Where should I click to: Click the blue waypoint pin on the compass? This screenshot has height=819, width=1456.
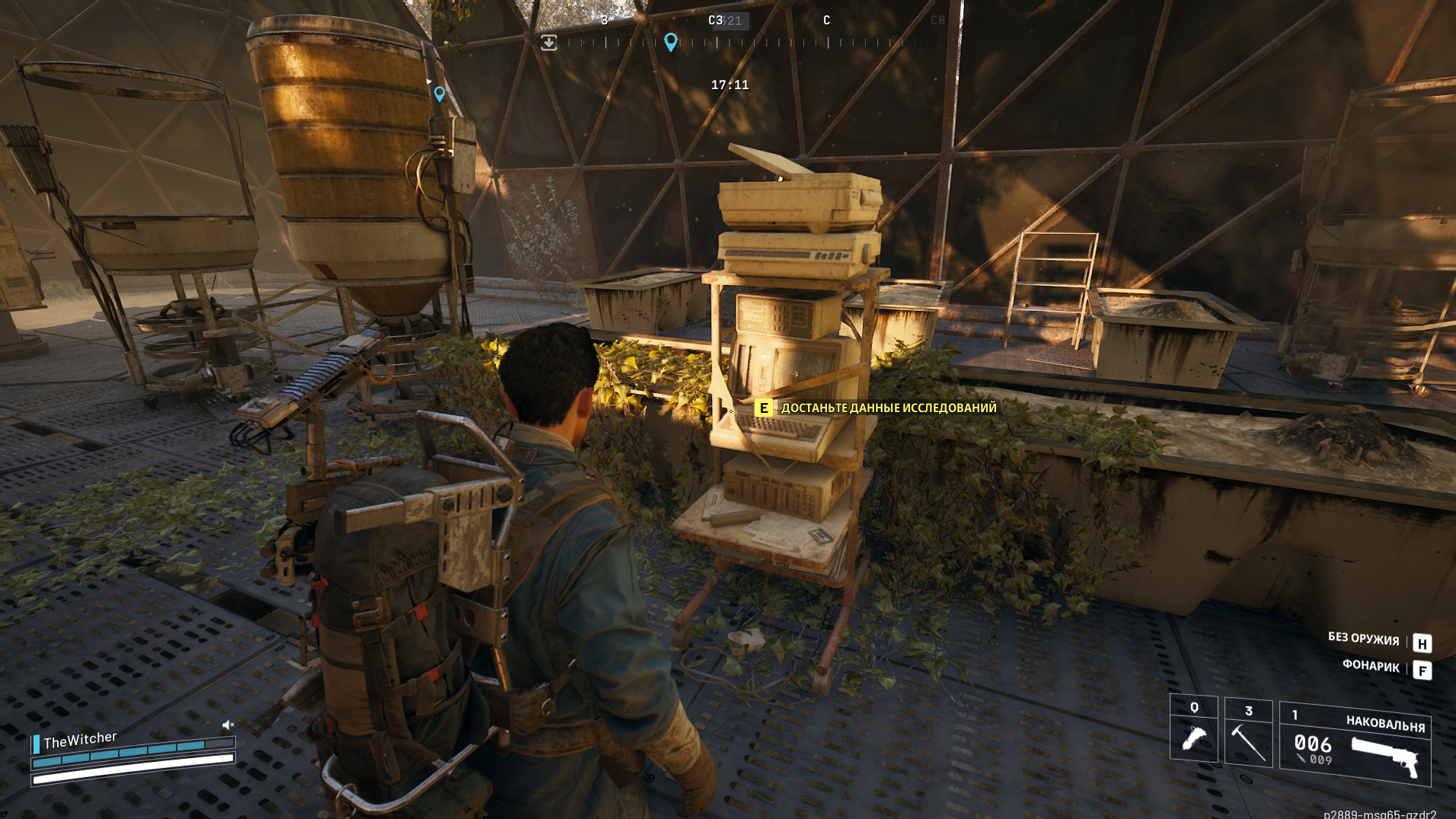click(x=670, y=41)
